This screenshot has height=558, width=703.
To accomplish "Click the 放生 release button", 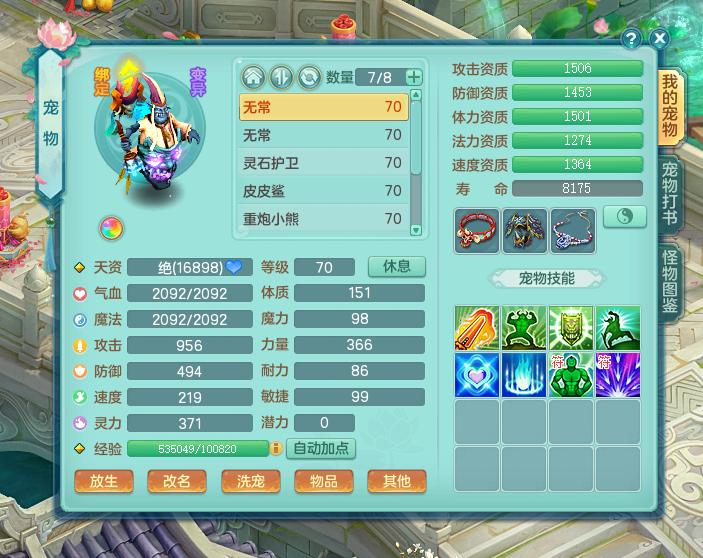I will click(x=104, y=481).
